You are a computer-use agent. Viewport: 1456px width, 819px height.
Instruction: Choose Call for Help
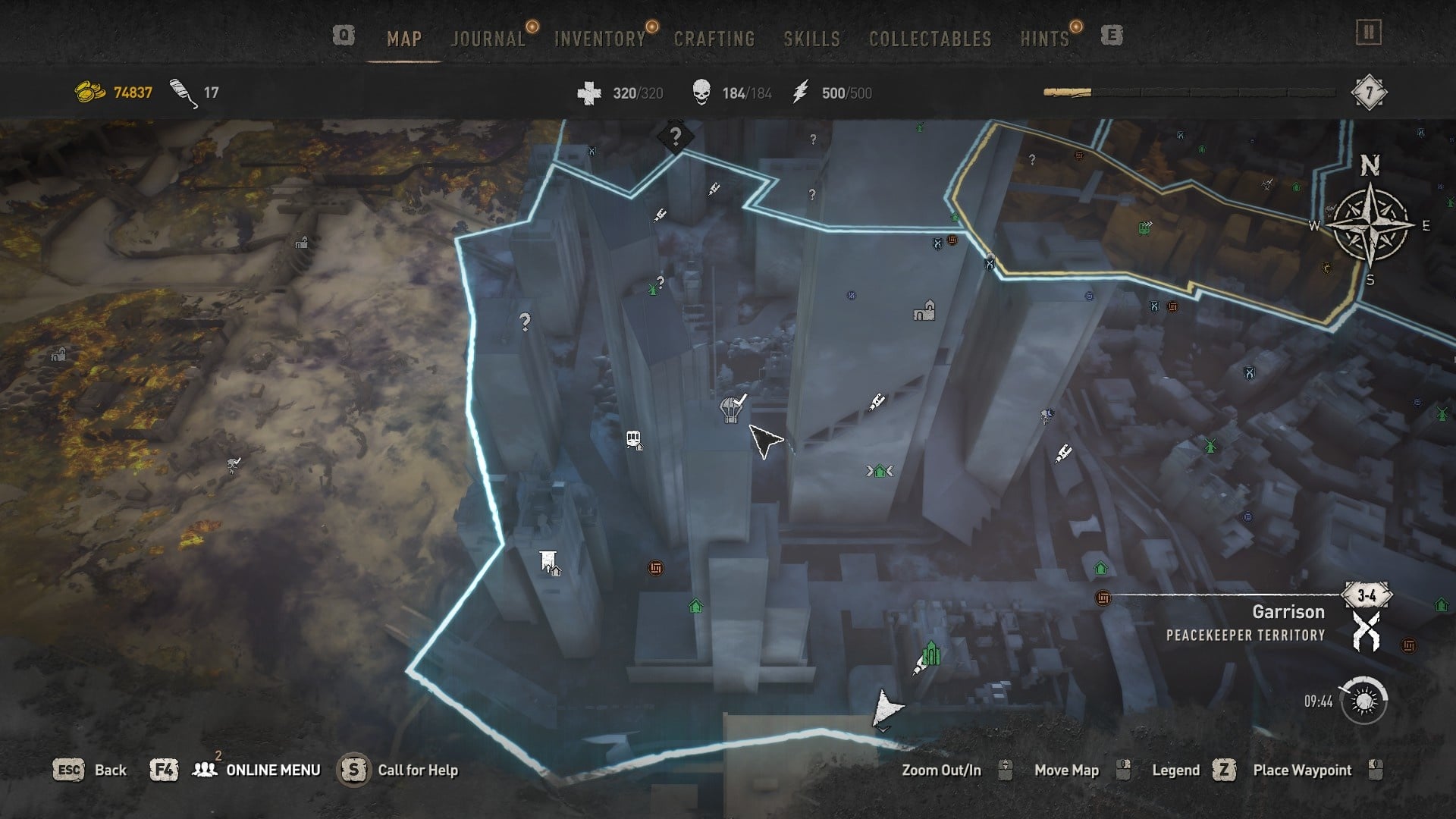tap(417, 770)
